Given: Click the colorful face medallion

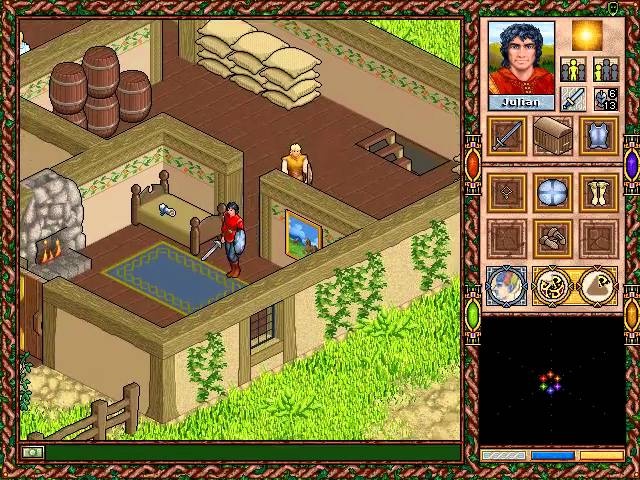Looking at the screenshot, I should coord(507,287).
